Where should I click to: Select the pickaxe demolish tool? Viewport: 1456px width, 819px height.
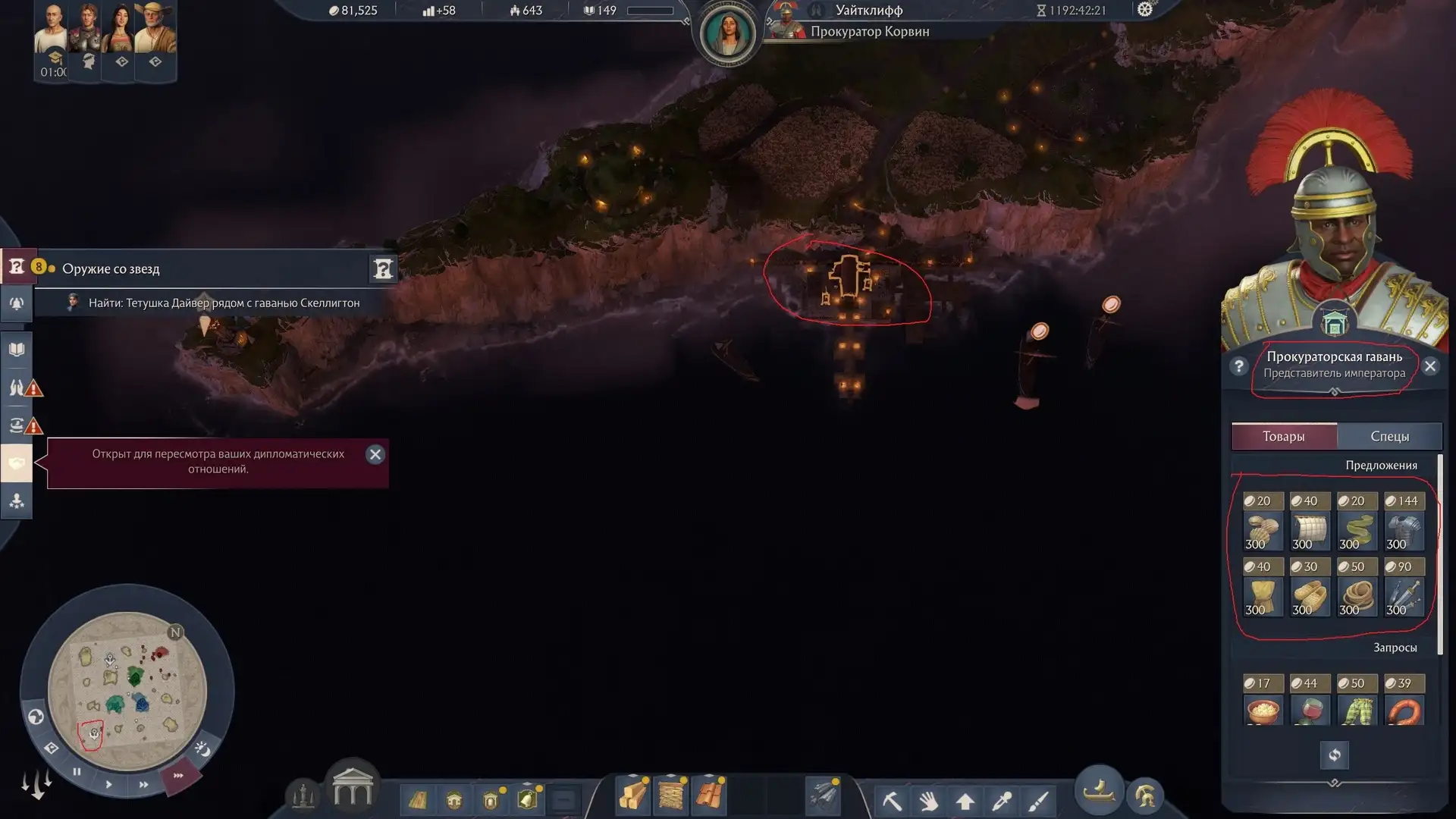892,800
